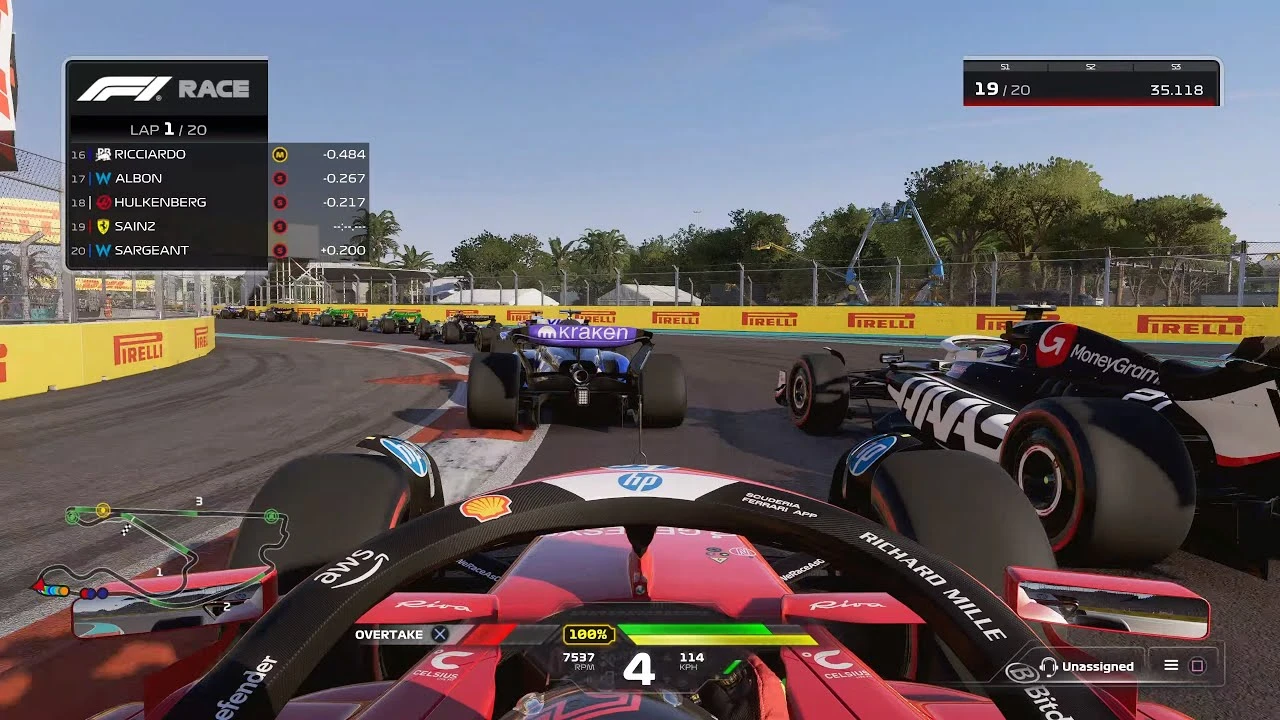Click the 35.118 lap time readout

[x=1178, y=90]
